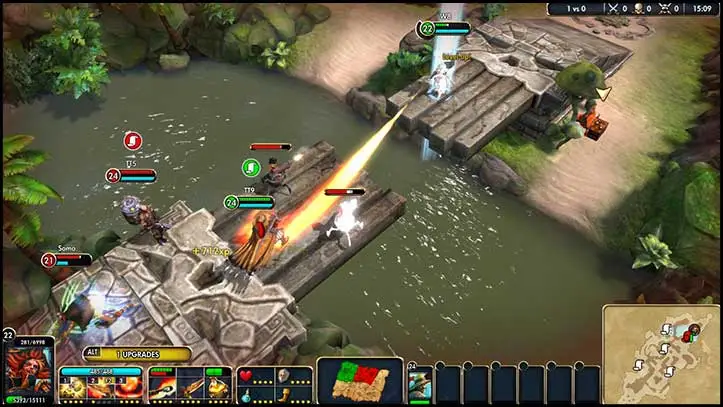Click the grey mask stat icon
The height and width of the screenshot is (407, 723).
tap(285, 376)
